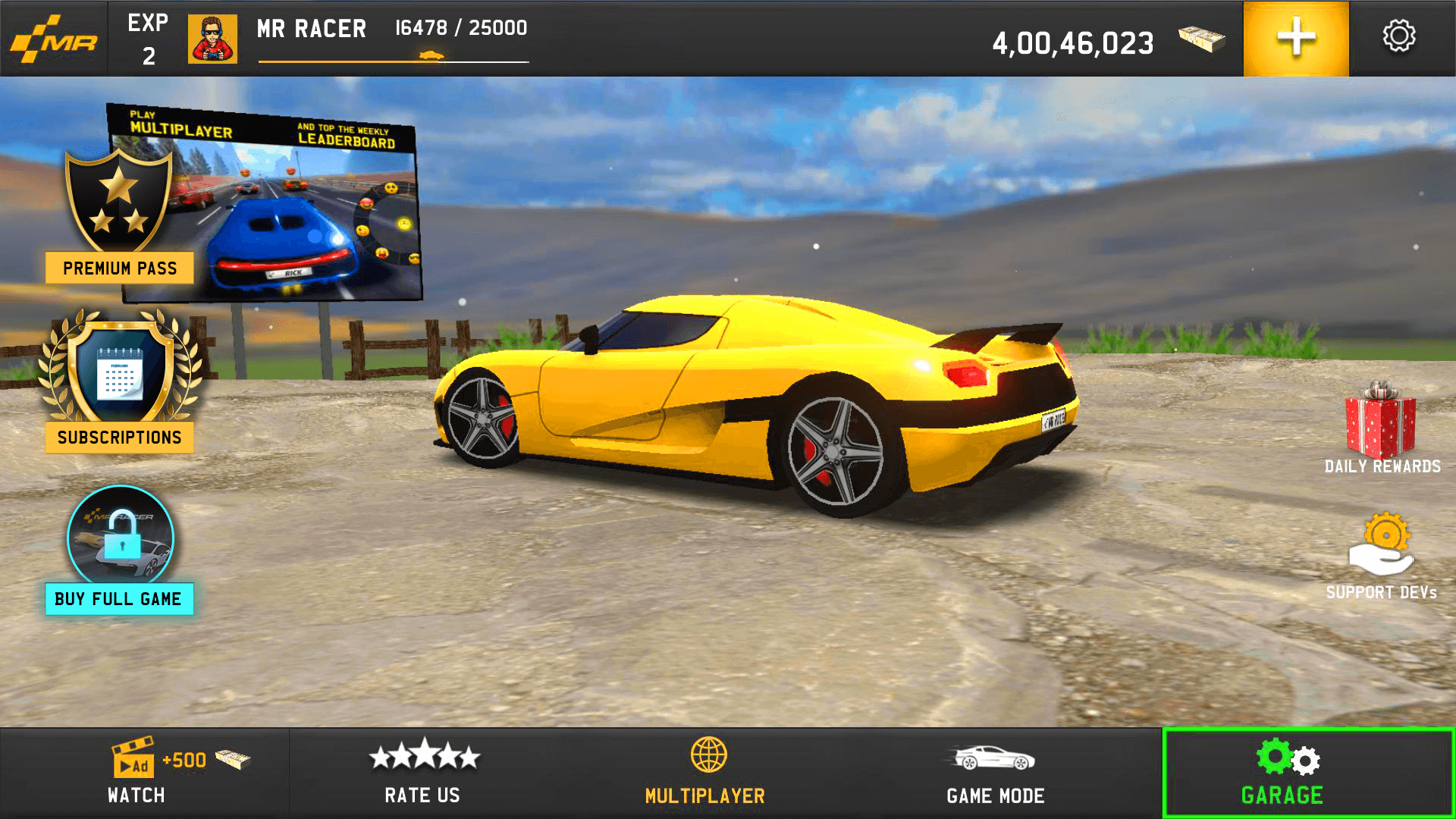The width and height of the screenshot is (1456, 819).
Task: Click the Premium Pass shield badge
Action: click(119, 205)
